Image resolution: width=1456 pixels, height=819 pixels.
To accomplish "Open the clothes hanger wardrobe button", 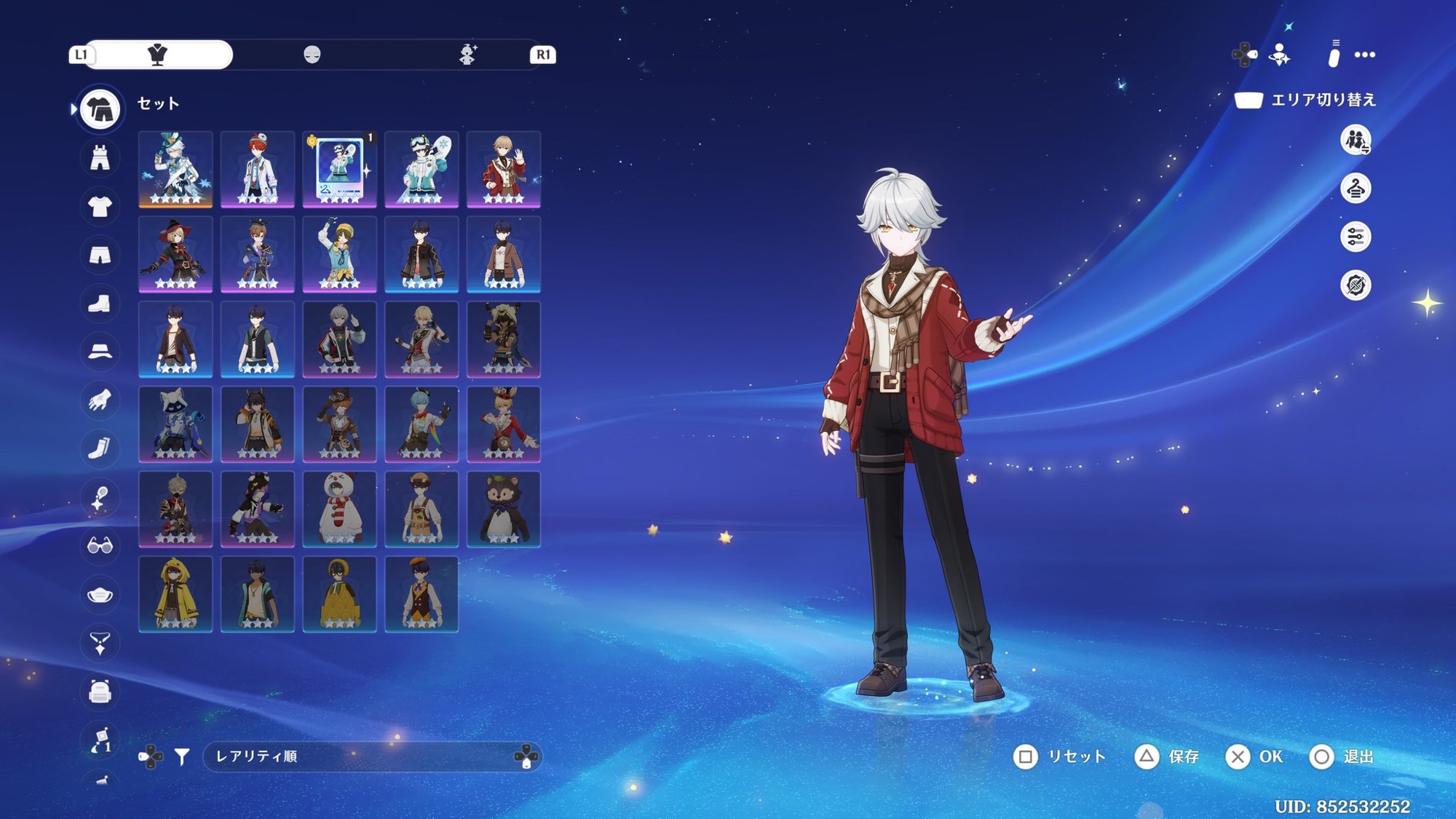I will (x=1356, y=189).
